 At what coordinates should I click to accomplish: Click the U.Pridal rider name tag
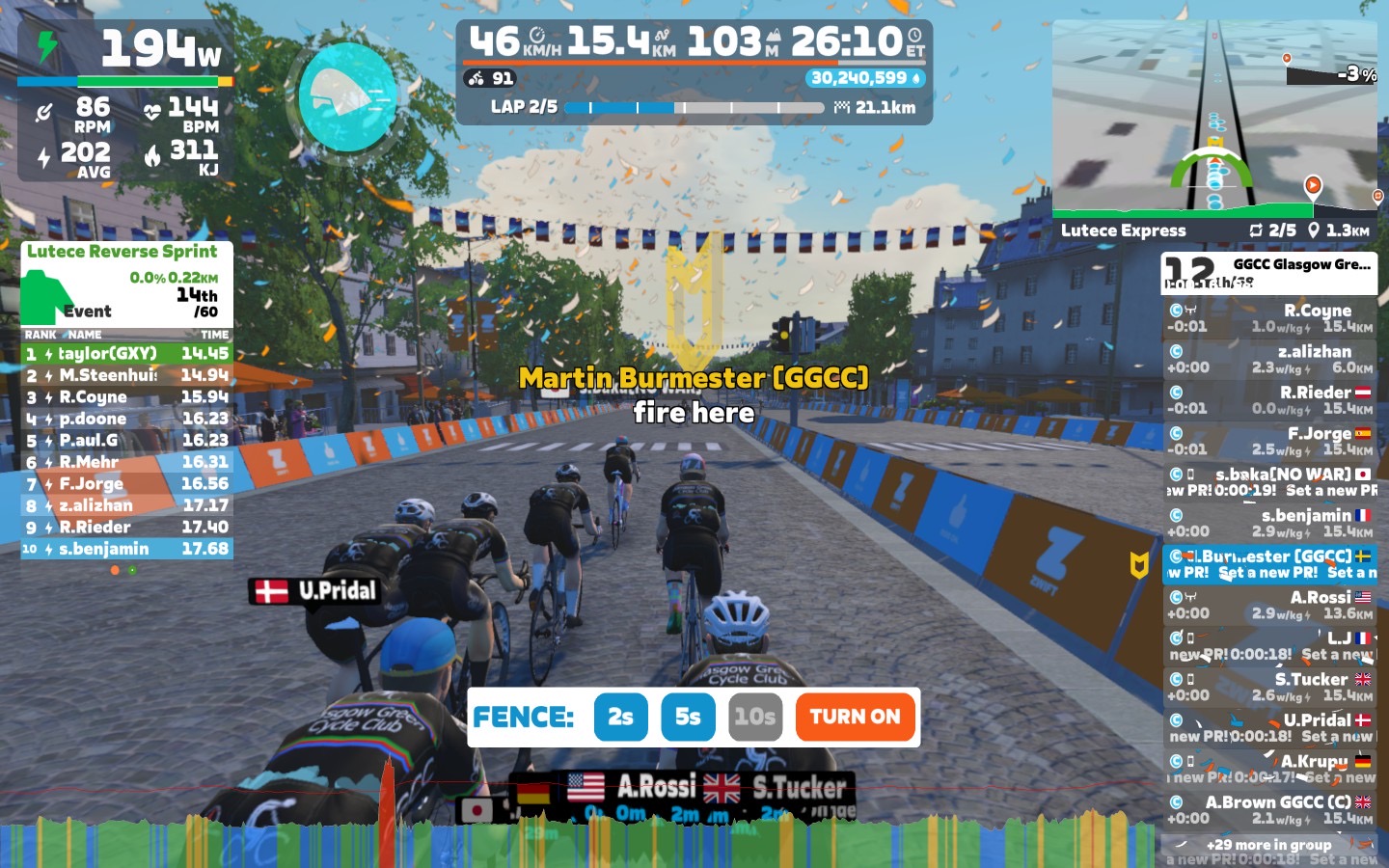[x=316, y=590]
